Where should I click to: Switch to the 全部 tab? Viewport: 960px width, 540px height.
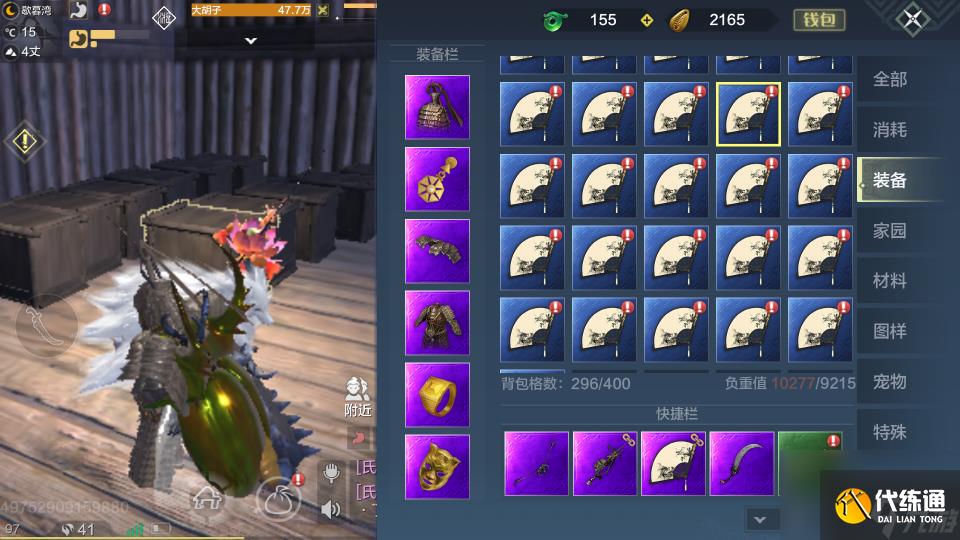click(889, 79)
